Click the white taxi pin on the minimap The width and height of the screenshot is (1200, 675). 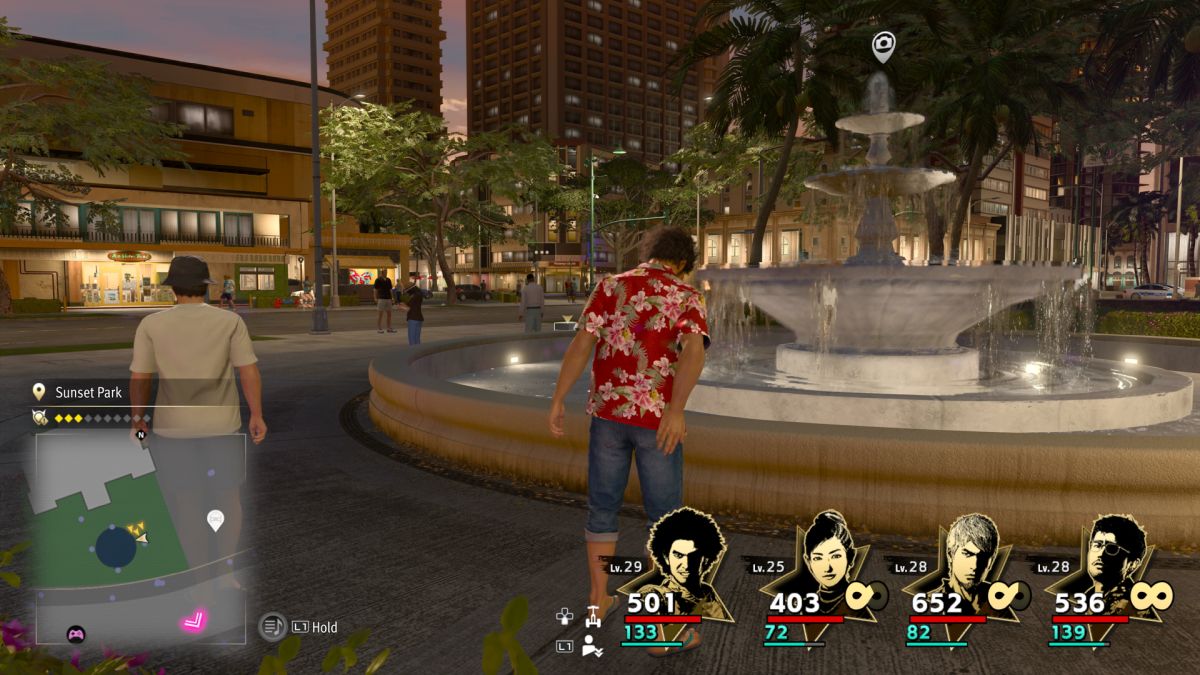coord(215,520)
